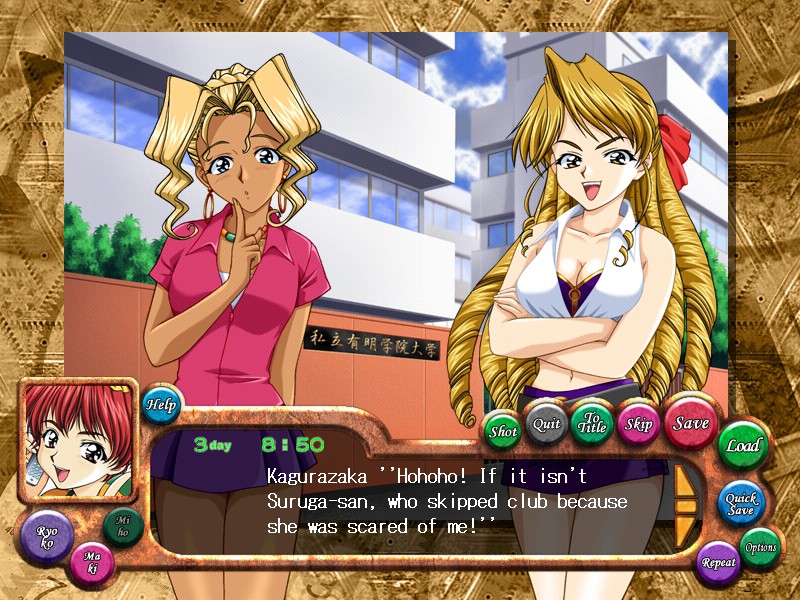Select the green Miho character button
The width and height of the screenshot is (800, 600).
122,525
